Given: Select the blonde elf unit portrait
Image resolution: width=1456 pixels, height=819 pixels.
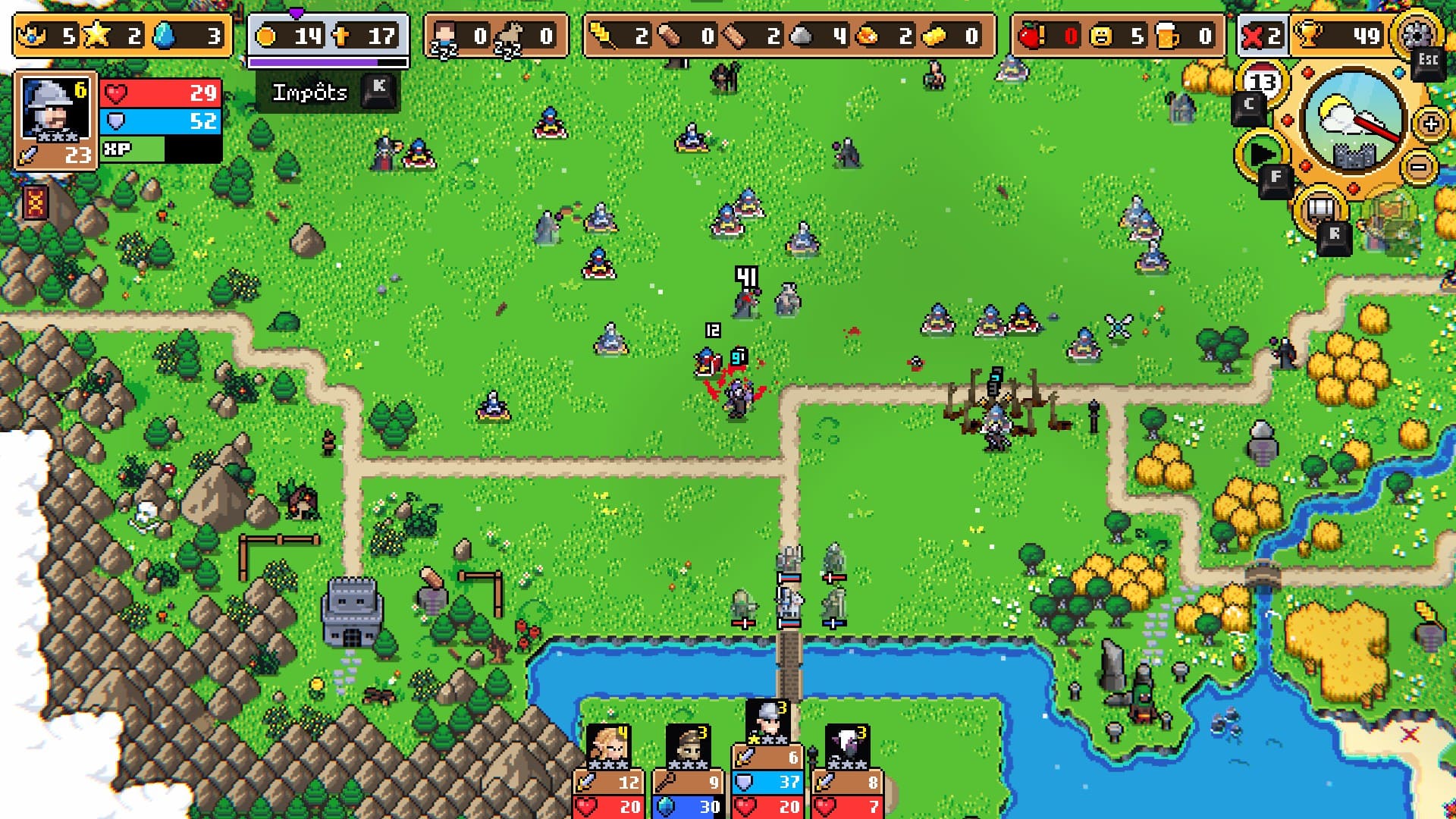Looking at the screenshot, I should click(x=607, y=747).
